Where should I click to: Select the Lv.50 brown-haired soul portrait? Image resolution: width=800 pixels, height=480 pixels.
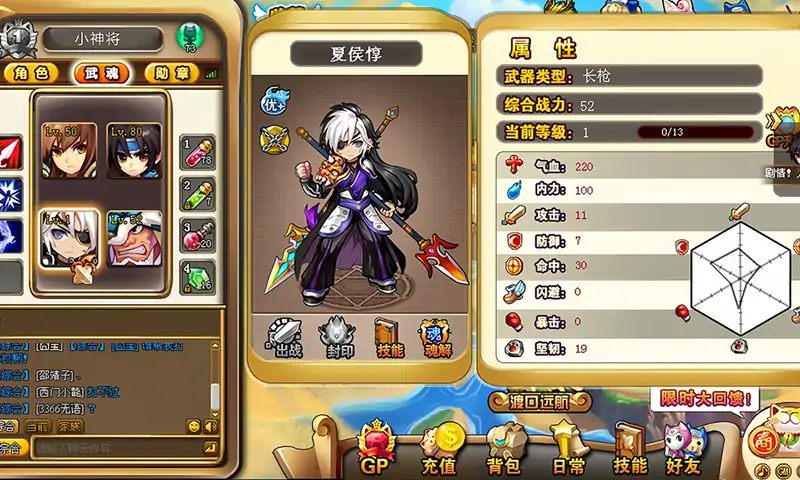coord(69,151)
